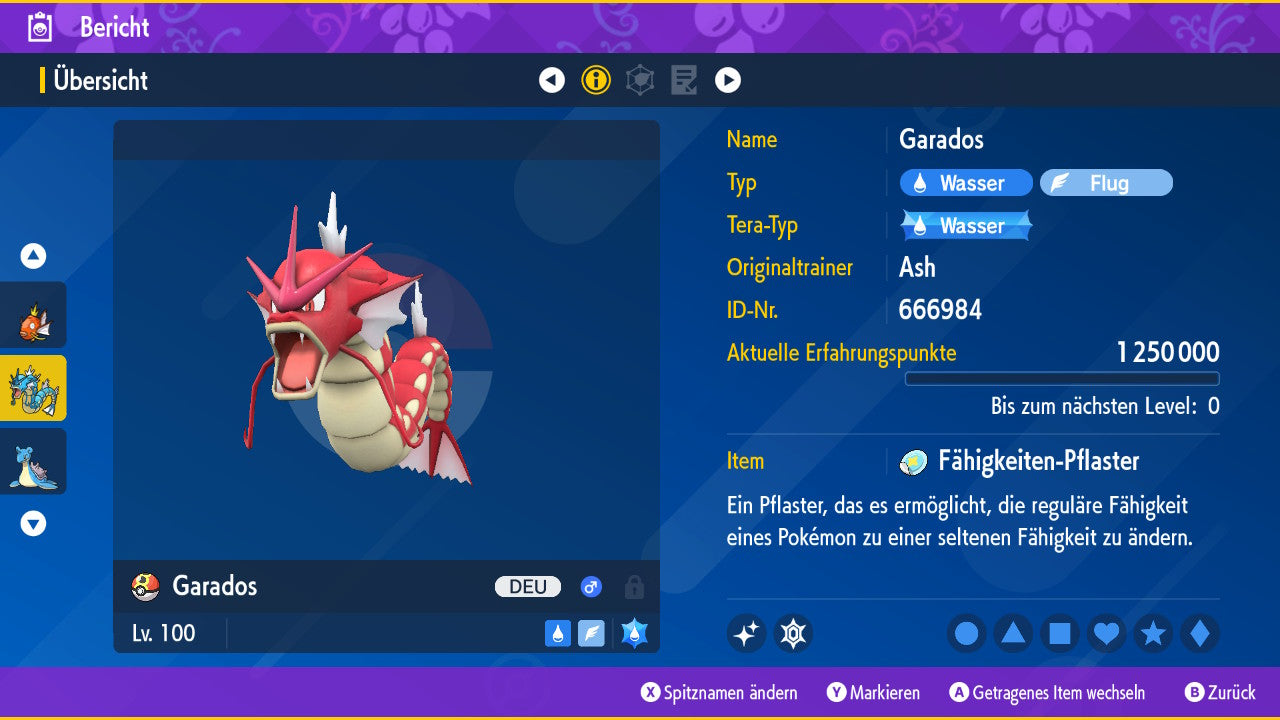Click the shiny sparkle icon
The image size is (1280, 720).
pos(746,634)
